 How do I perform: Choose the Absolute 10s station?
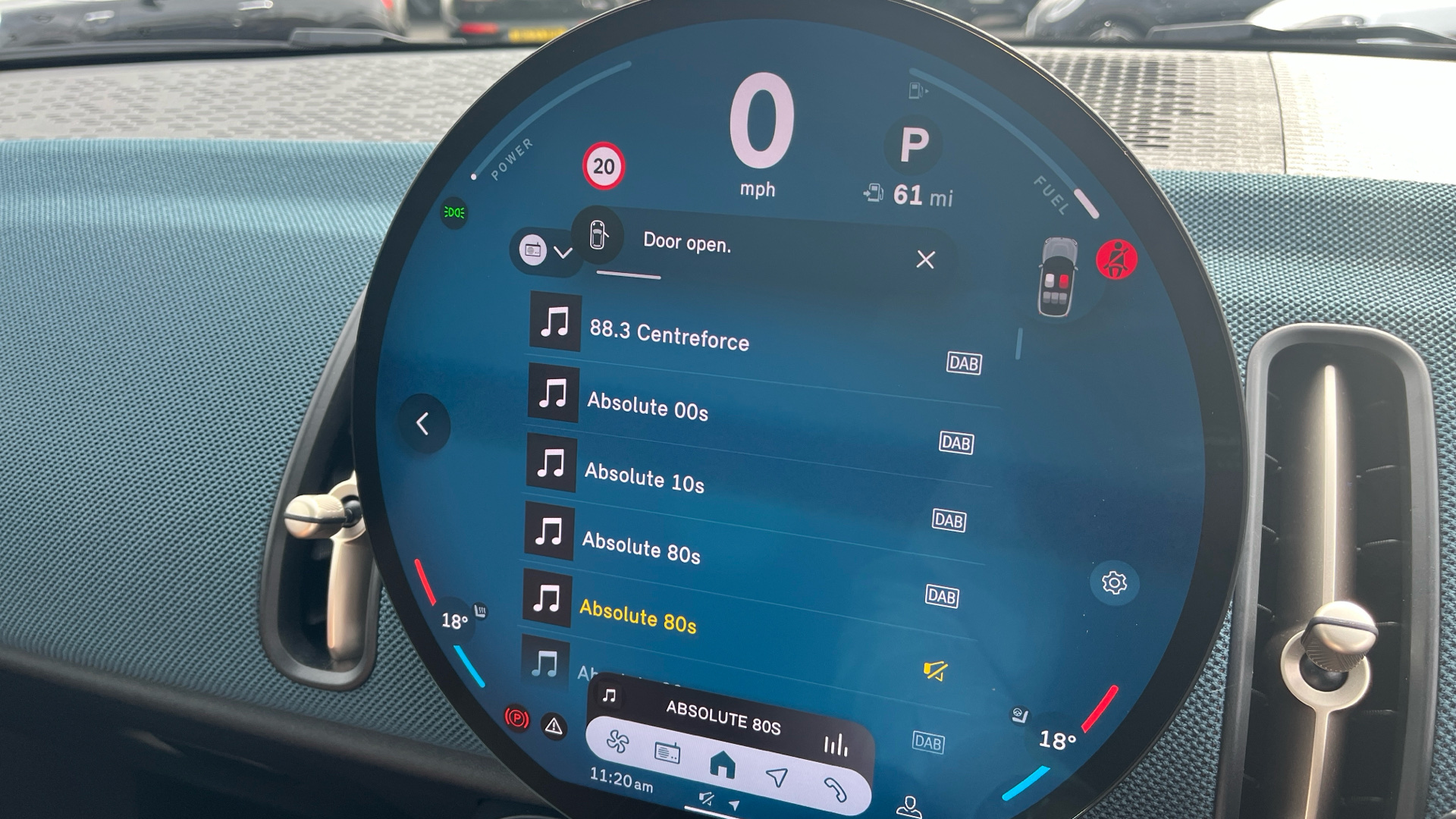tap(644, 479)
